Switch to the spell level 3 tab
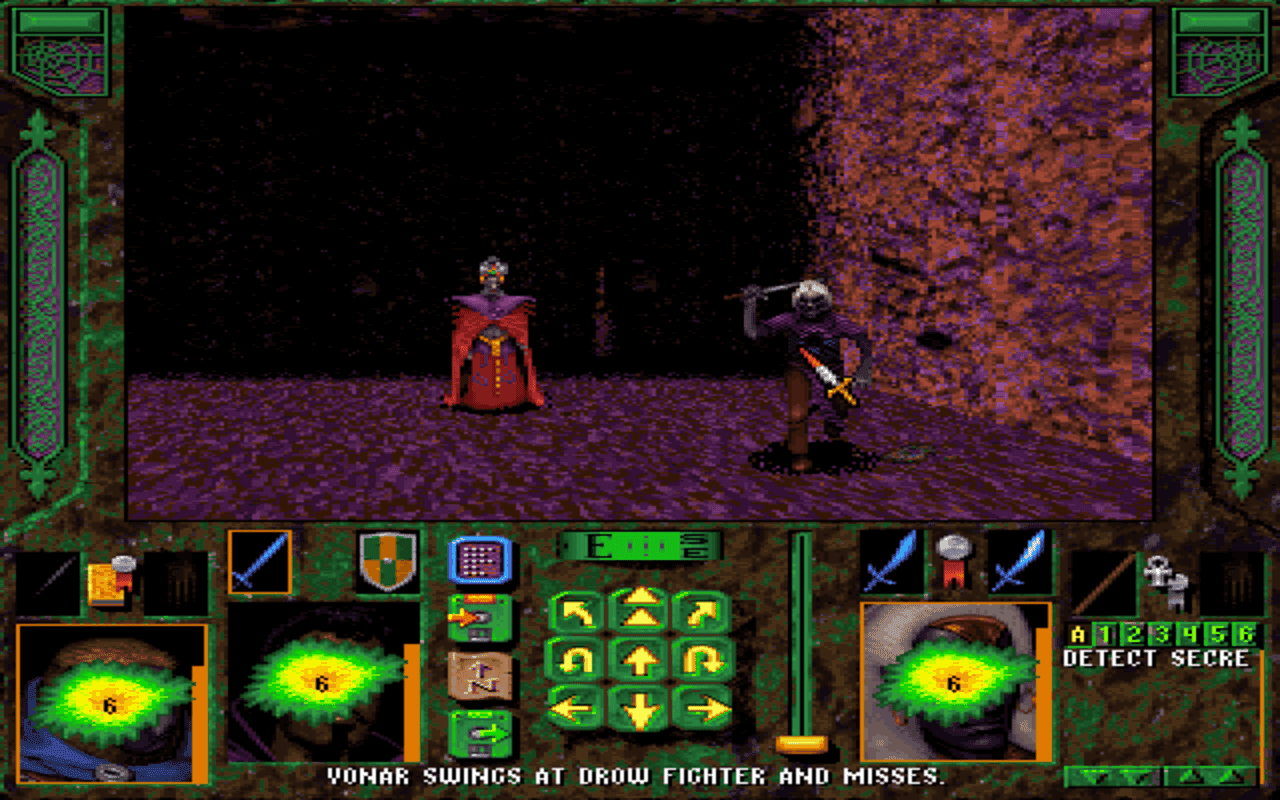Viewport: 1280px width, 800px height. [1161, 632]
